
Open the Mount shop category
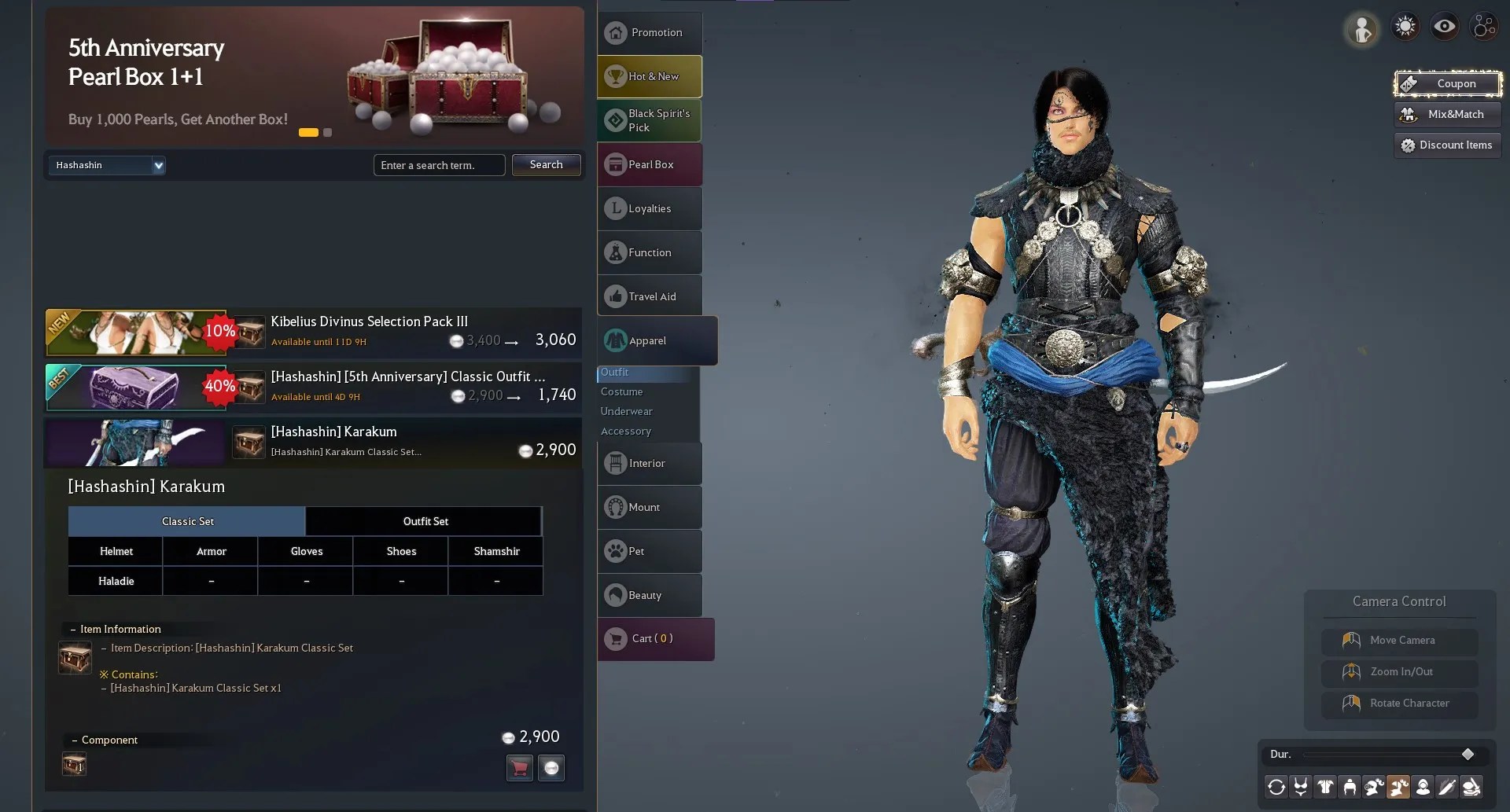[x=650, y=507]
